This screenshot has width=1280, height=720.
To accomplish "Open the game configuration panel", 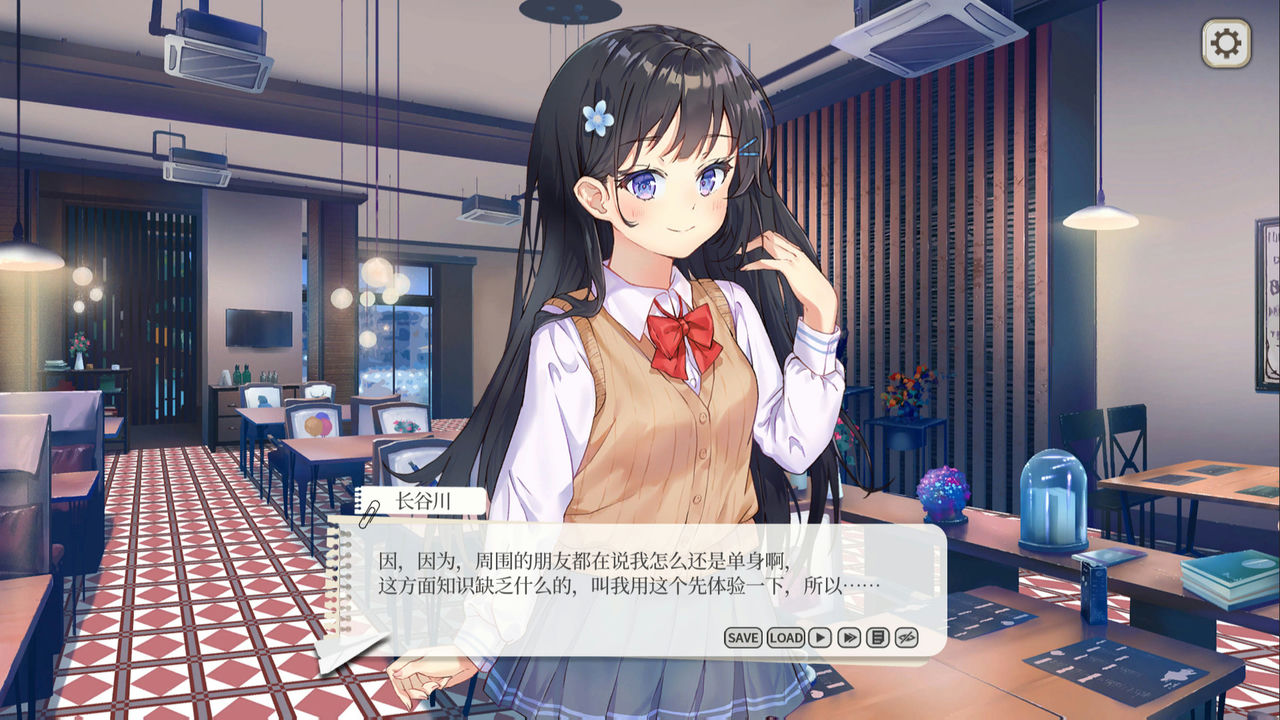I will (1228, 42).
